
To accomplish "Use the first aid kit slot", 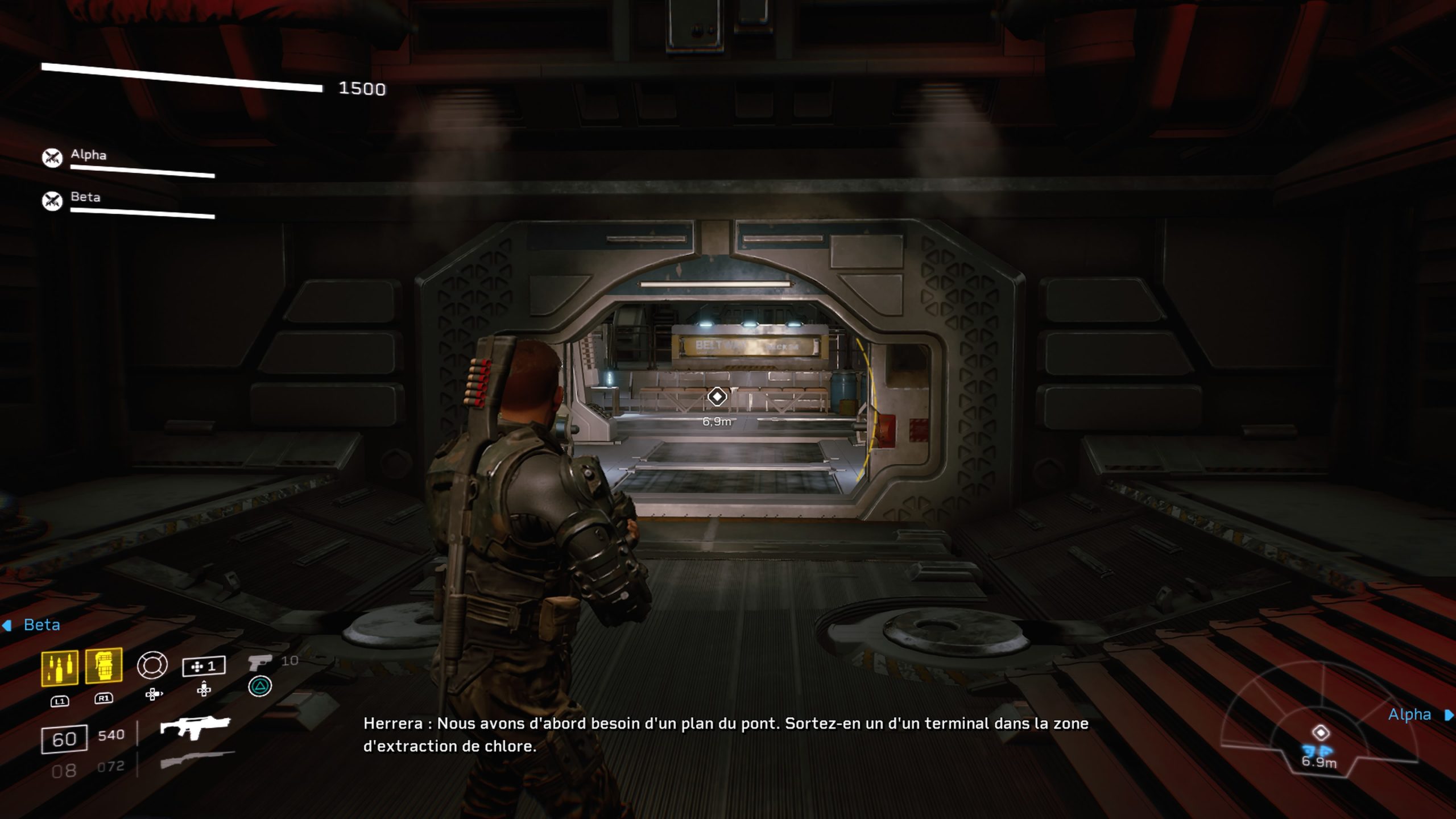I will coord(204,666).
